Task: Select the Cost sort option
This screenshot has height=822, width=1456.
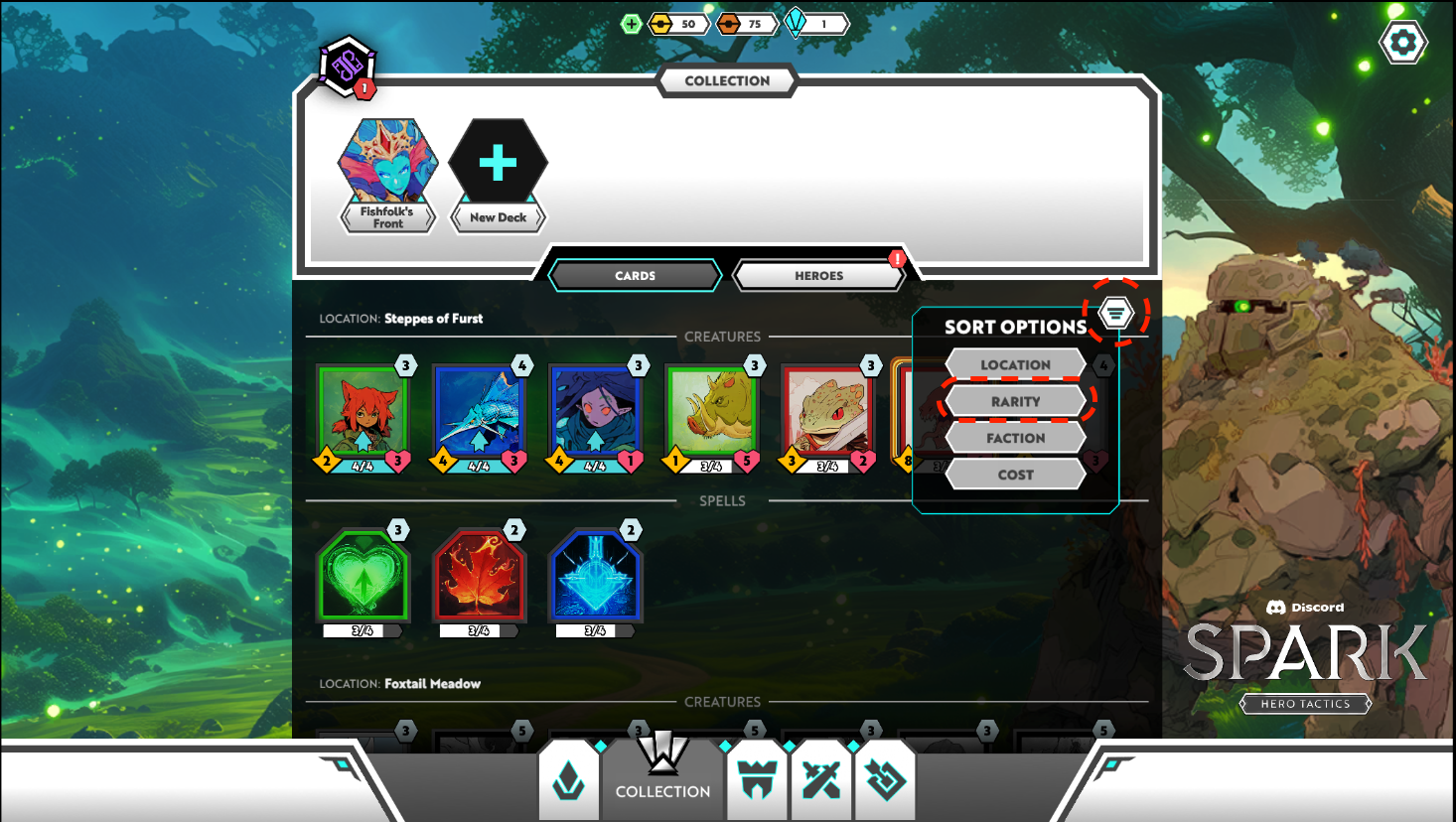Action: pyautogui.click(x=1015, y=475)
